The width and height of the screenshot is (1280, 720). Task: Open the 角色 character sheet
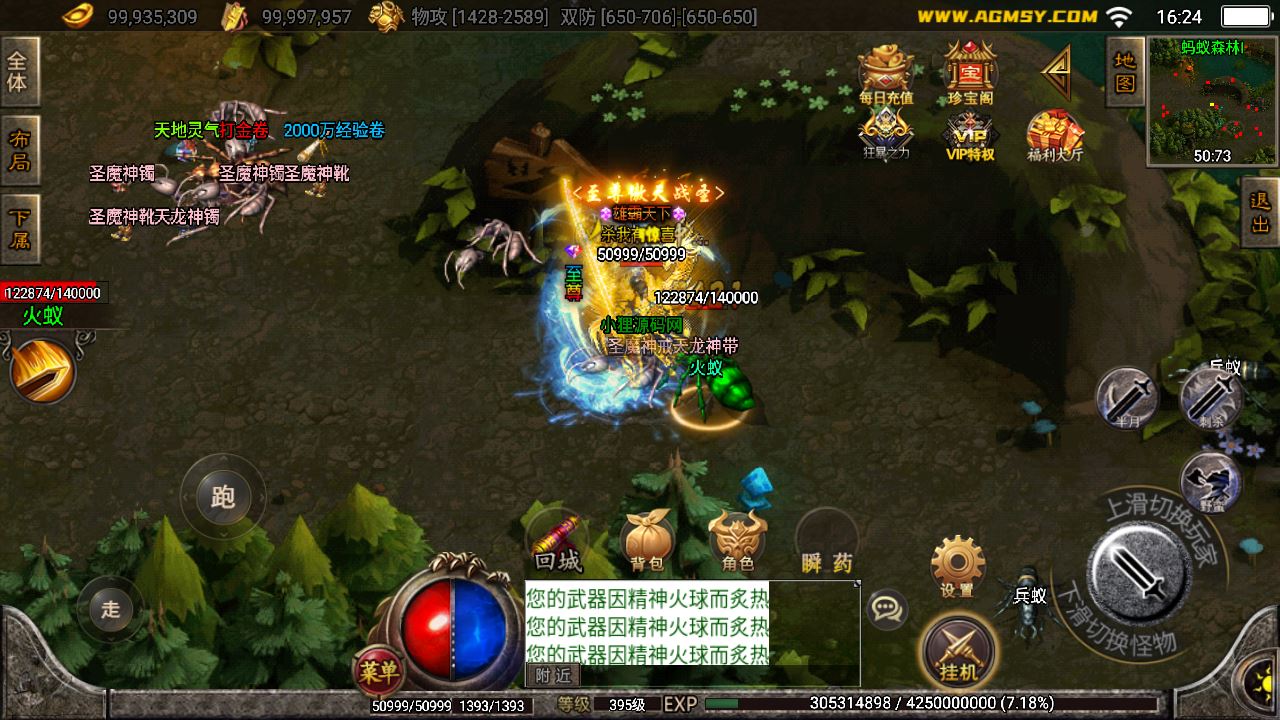pyautogui.click(x=738, y=543)
